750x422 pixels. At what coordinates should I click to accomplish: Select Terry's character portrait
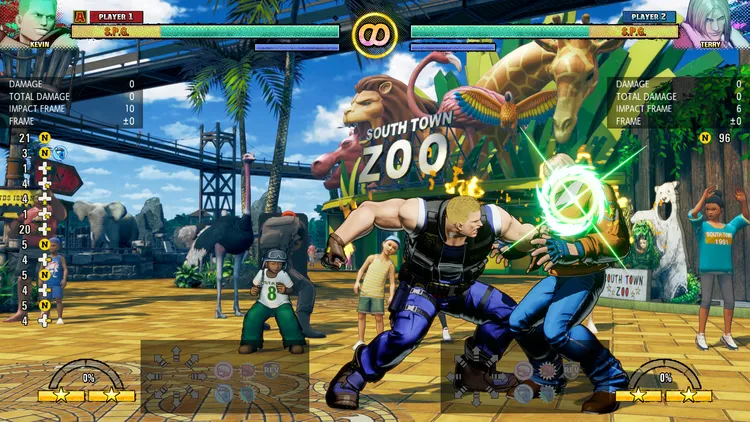click(x=712, y=22)
